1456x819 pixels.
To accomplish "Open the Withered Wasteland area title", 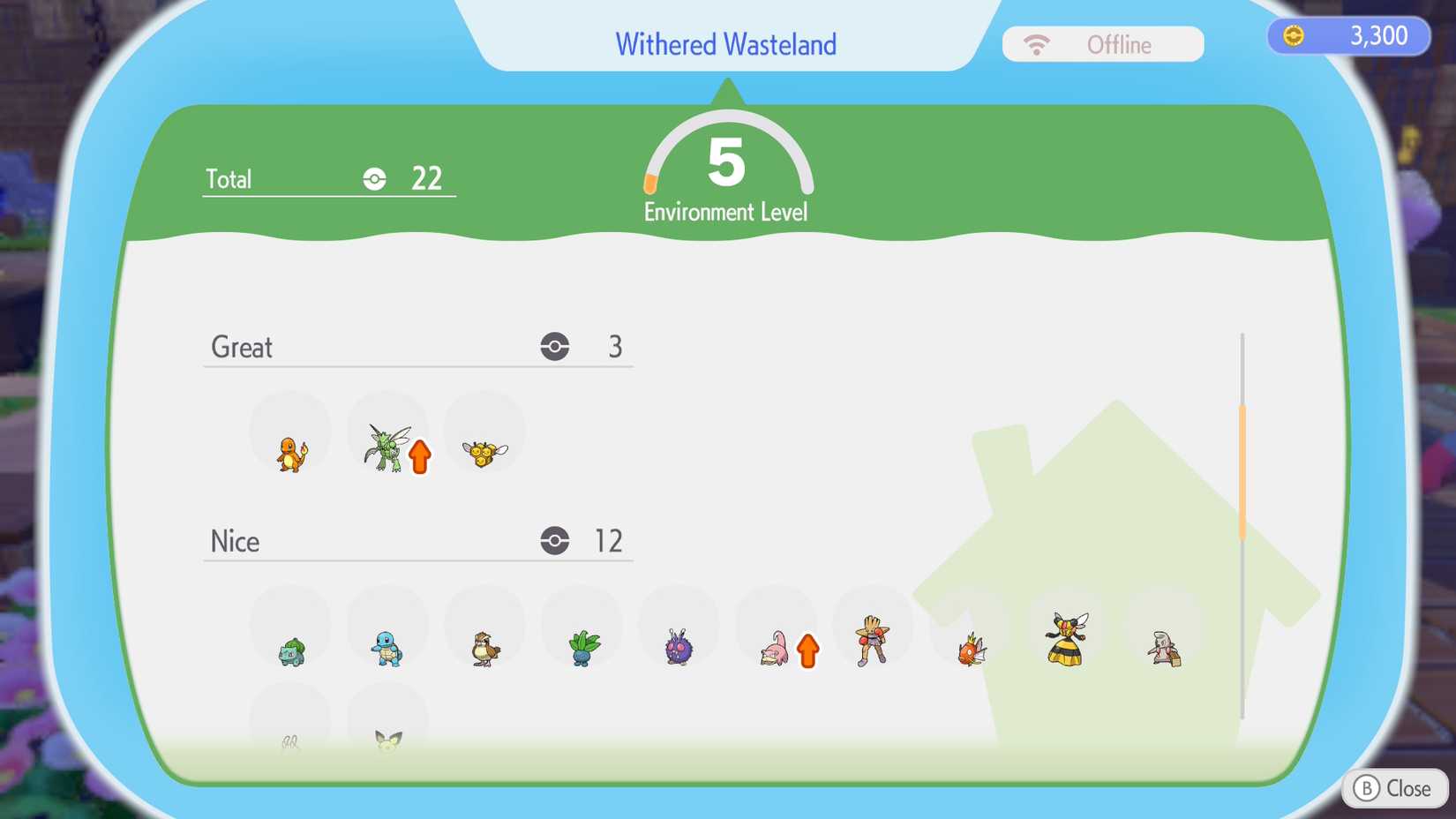I will pyautogui.click(x=725, y=44).
